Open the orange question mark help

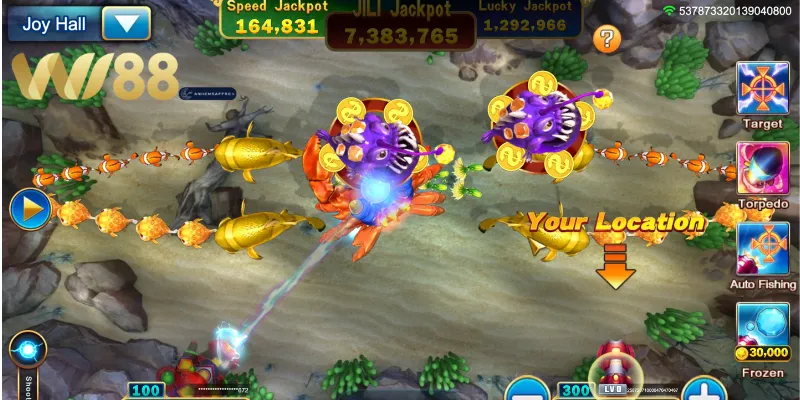(606, 39)
